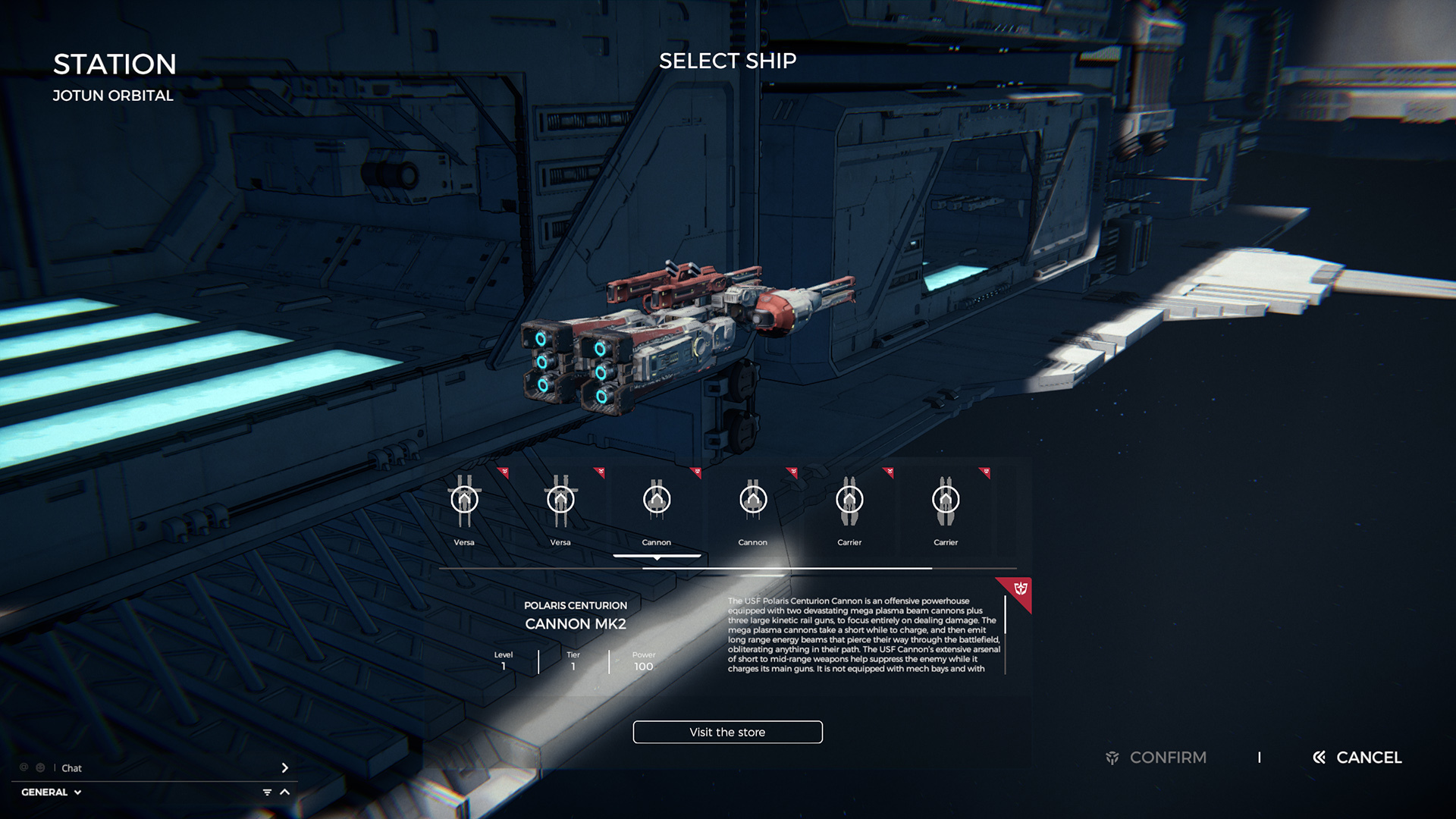This screenshot has height=819, width=1456.
Task: Click the ship description's vertical scrollbar
Action: [x=1006, y=616]
